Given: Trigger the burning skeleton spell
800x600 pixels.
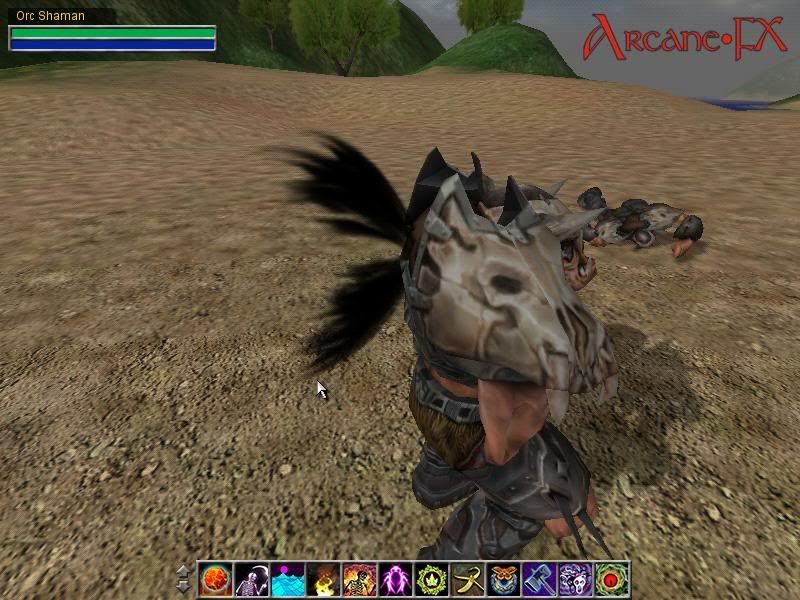Looking at the screenshot, I should (359, 579).
